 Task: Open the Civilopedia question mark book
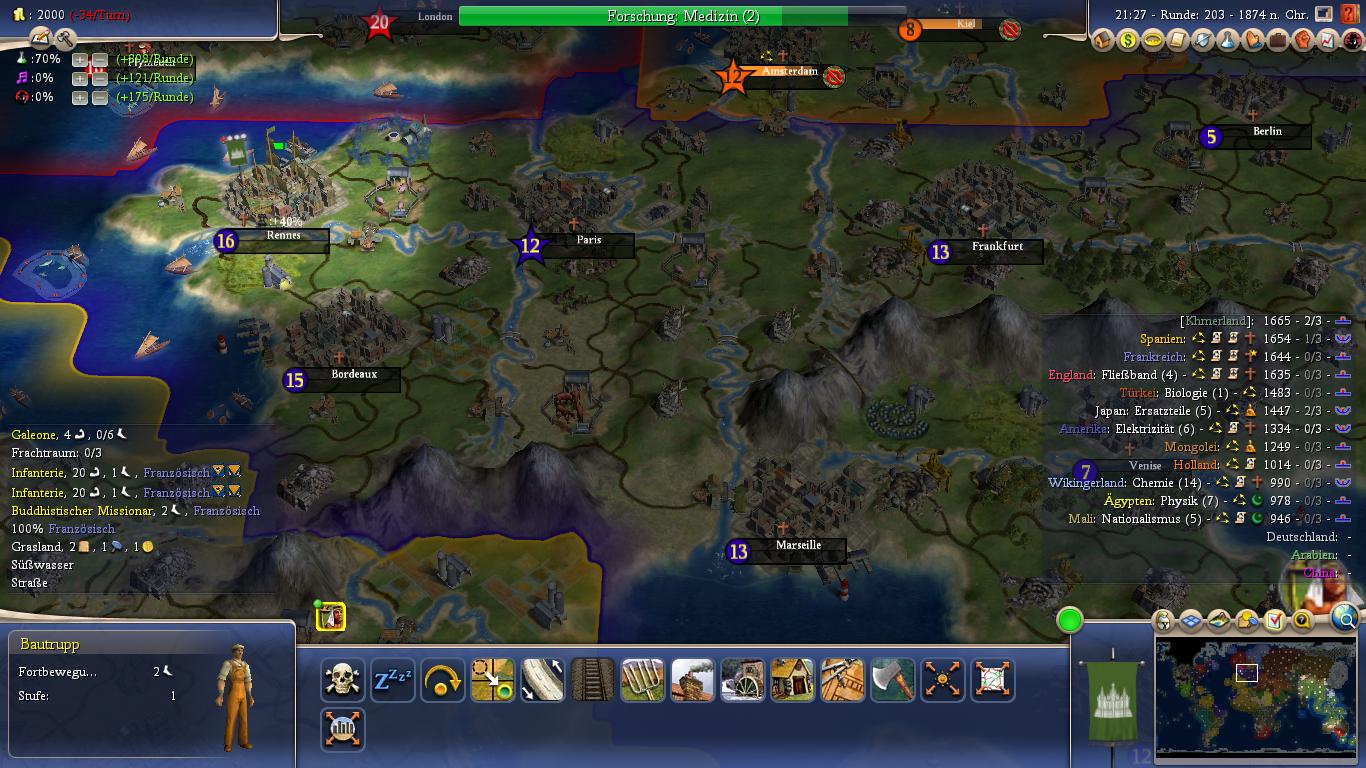pos(1349,15)
